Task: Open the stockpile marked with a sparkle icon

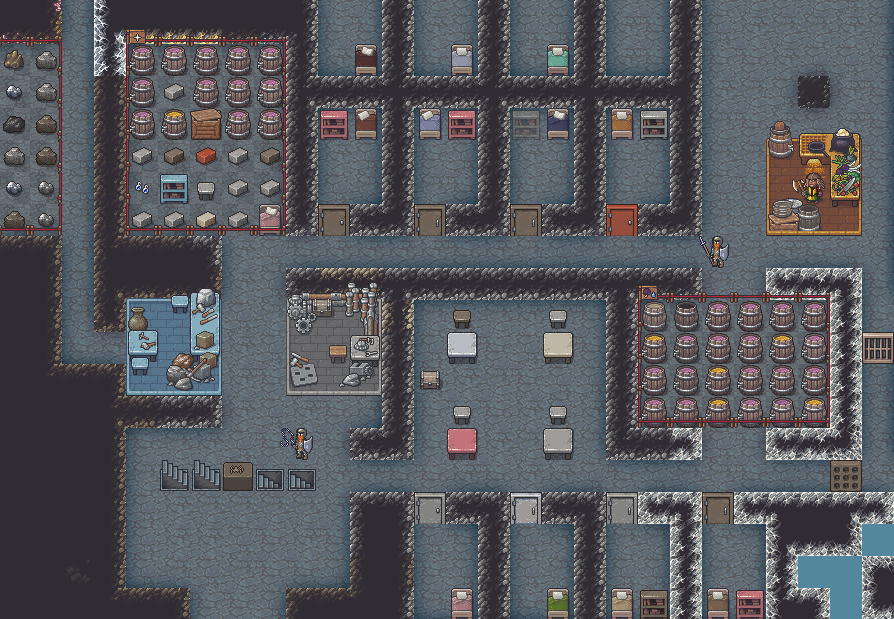Action: coord(137,37)
